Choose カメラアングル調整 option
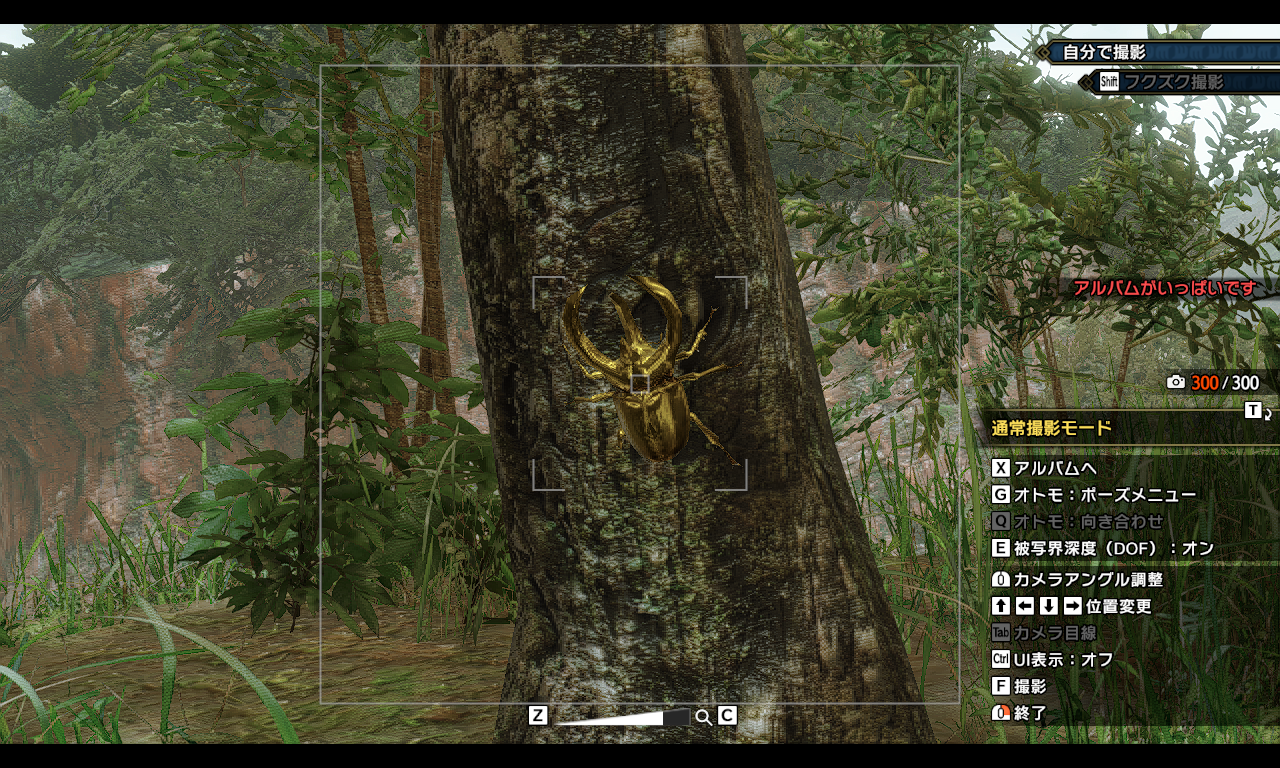Viewport: 1280px width, 768px height. 1088,579
